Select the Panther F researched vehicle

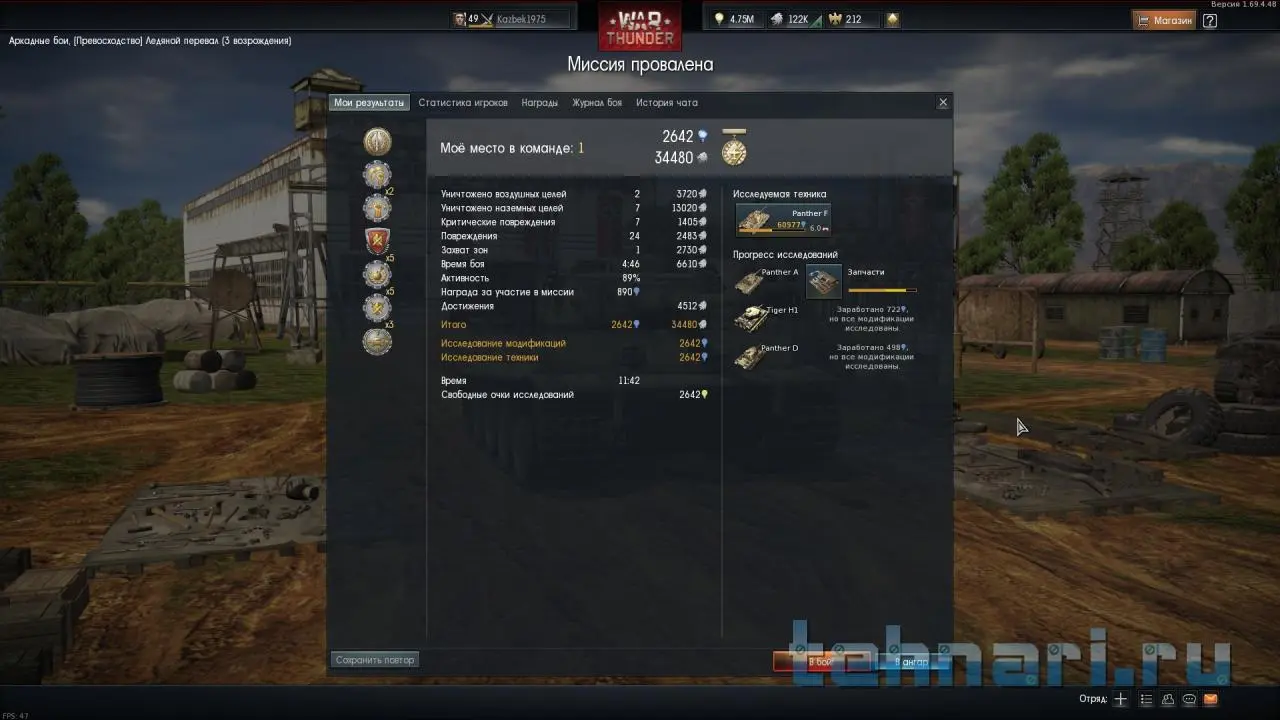point(783,220)
